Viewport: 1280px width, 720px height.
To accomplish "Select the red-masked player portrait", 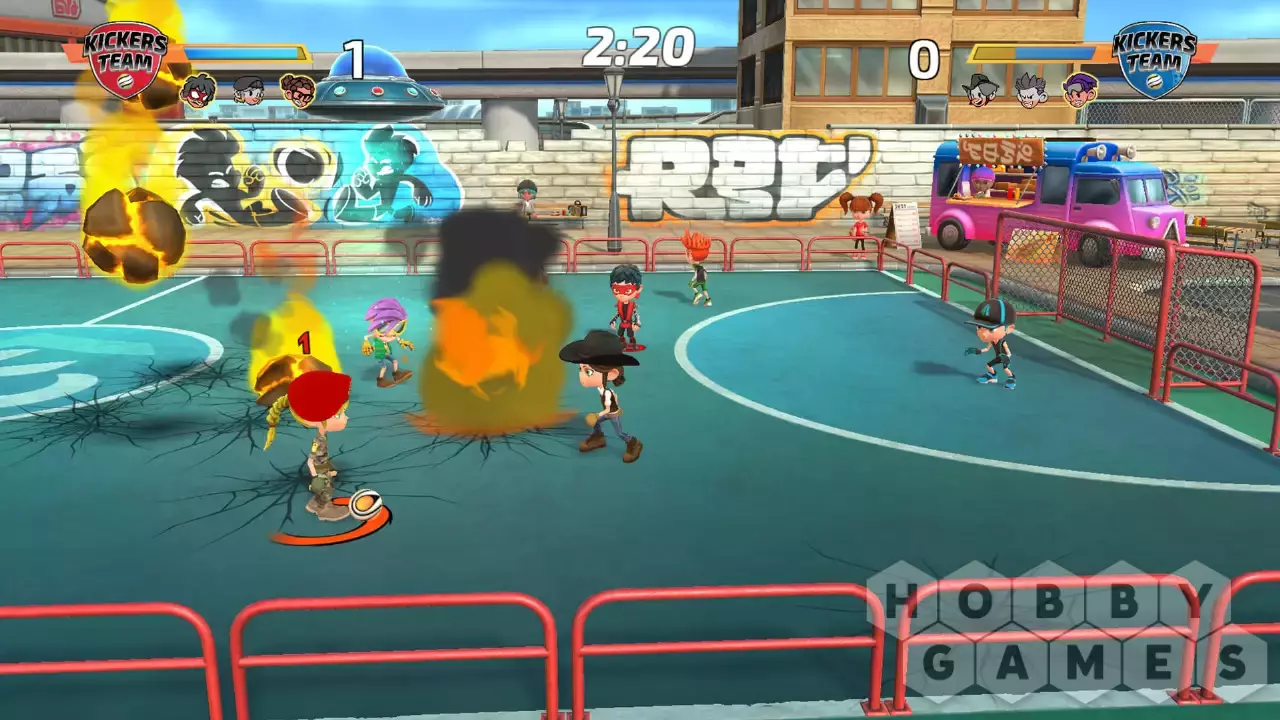I will coord(198,91).
